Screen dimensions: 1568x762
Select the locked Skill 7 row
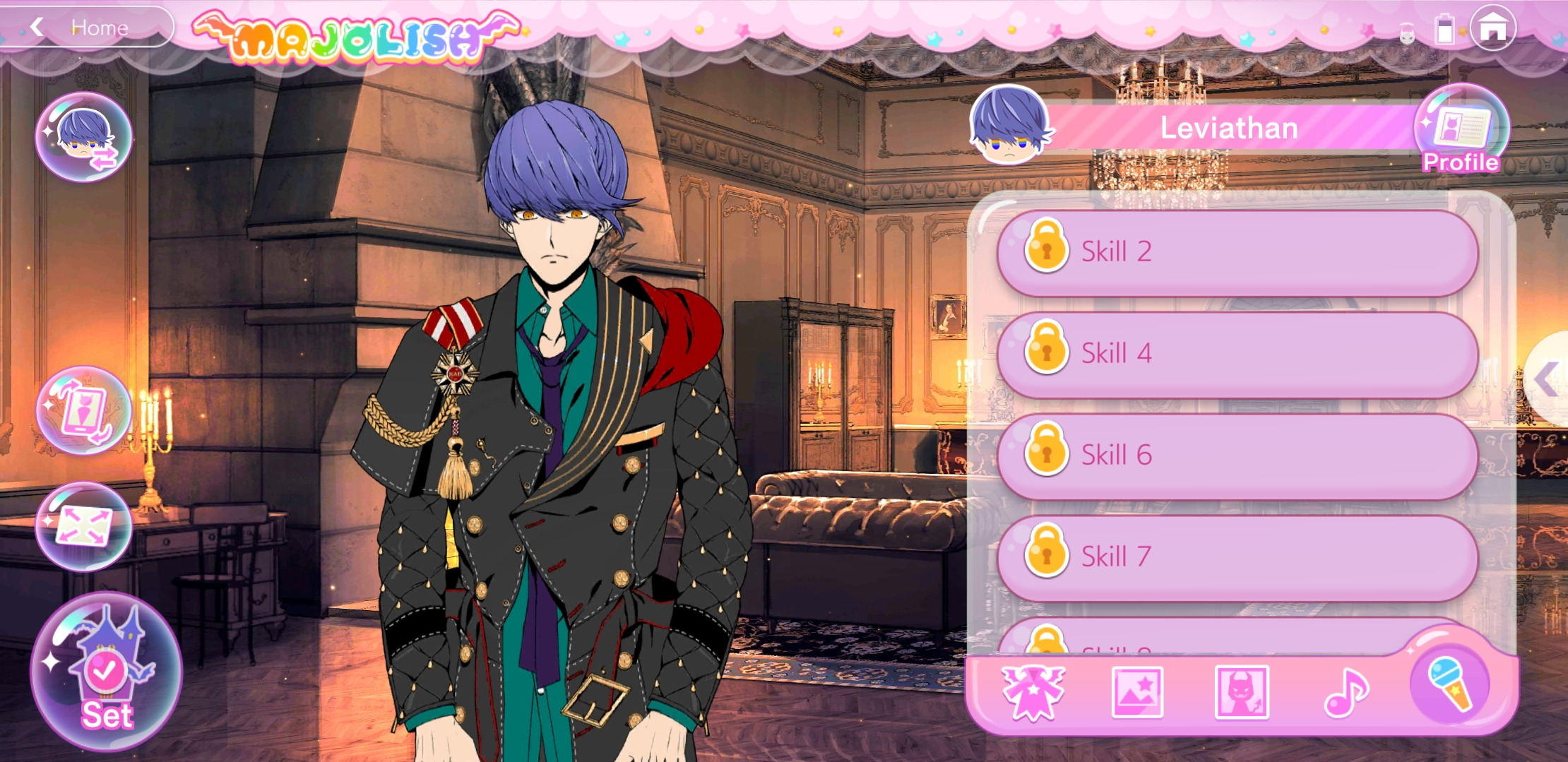point(1237,556)
